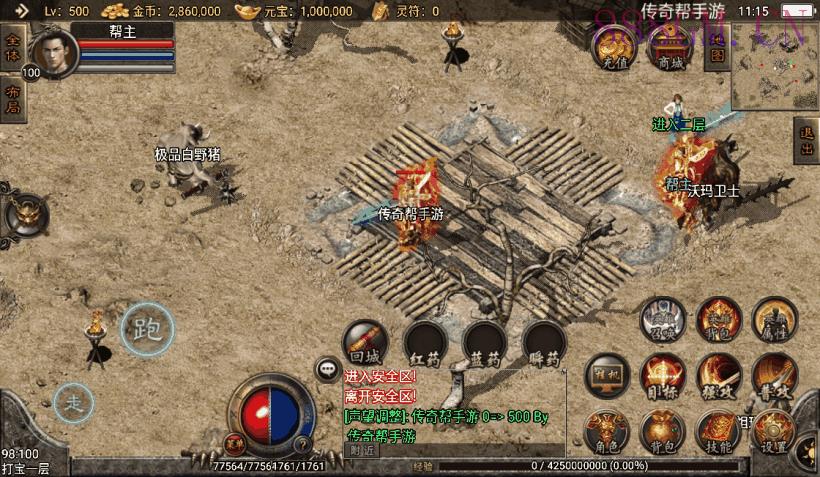Use the 瞬药 instant potion slot

point(544,342)
